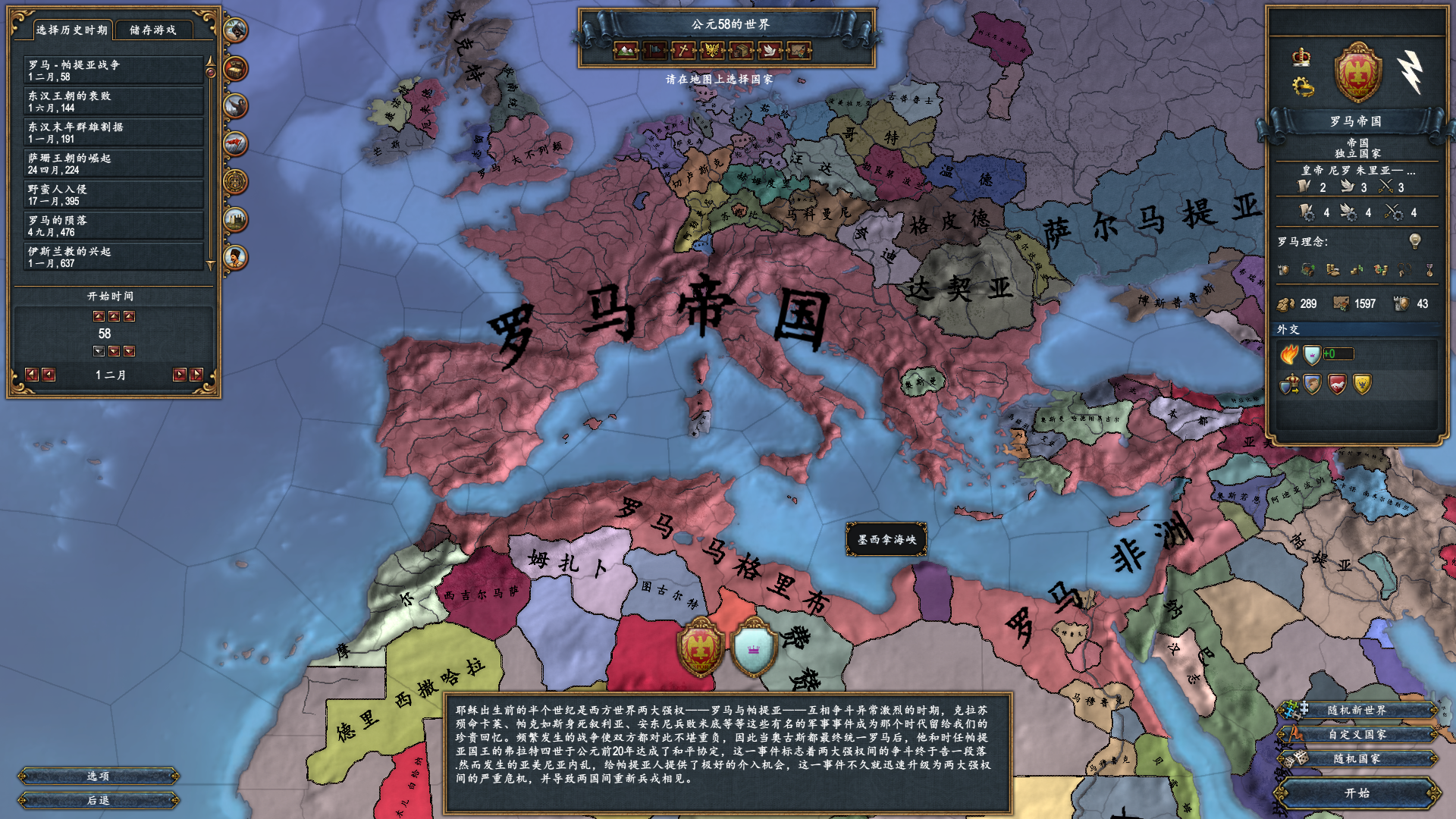Open the golden eagle empire mapmode

(x=711, y=52)
